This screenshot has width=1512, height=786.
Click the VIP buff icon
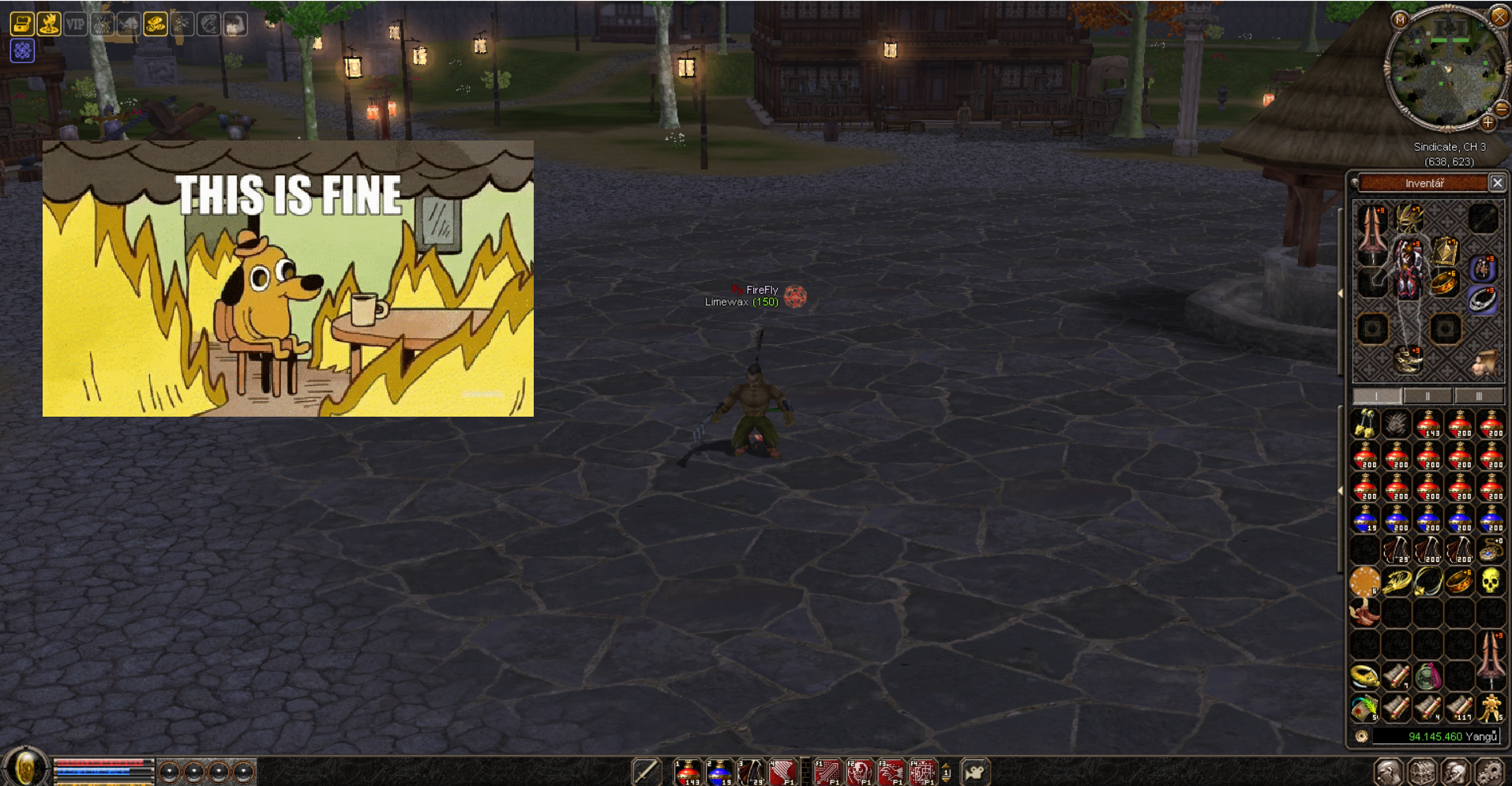tap(75, 24)
